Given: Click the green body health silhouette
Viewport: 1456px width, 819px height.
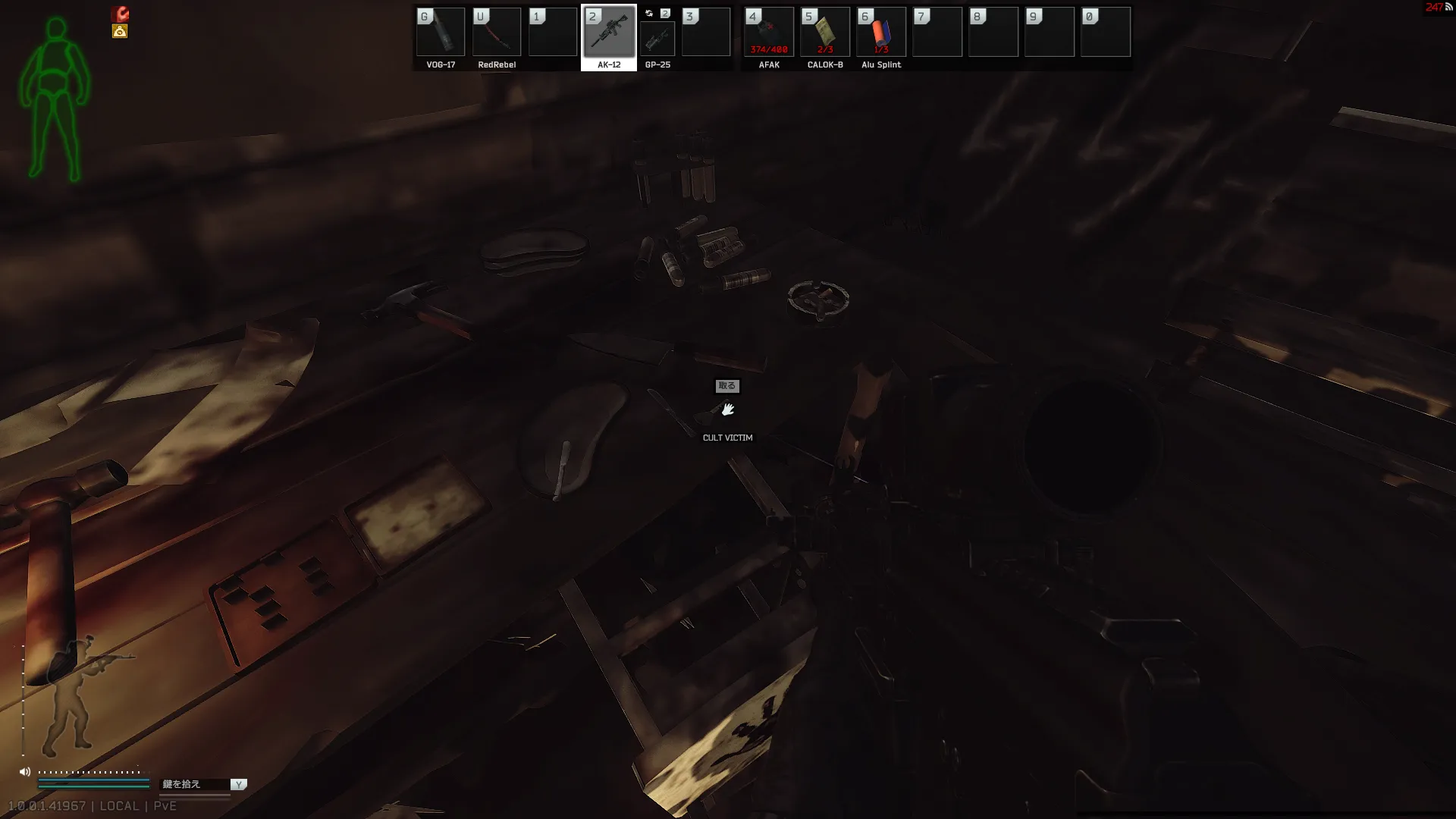Looking at the screenshot, I should pos(55,99).
